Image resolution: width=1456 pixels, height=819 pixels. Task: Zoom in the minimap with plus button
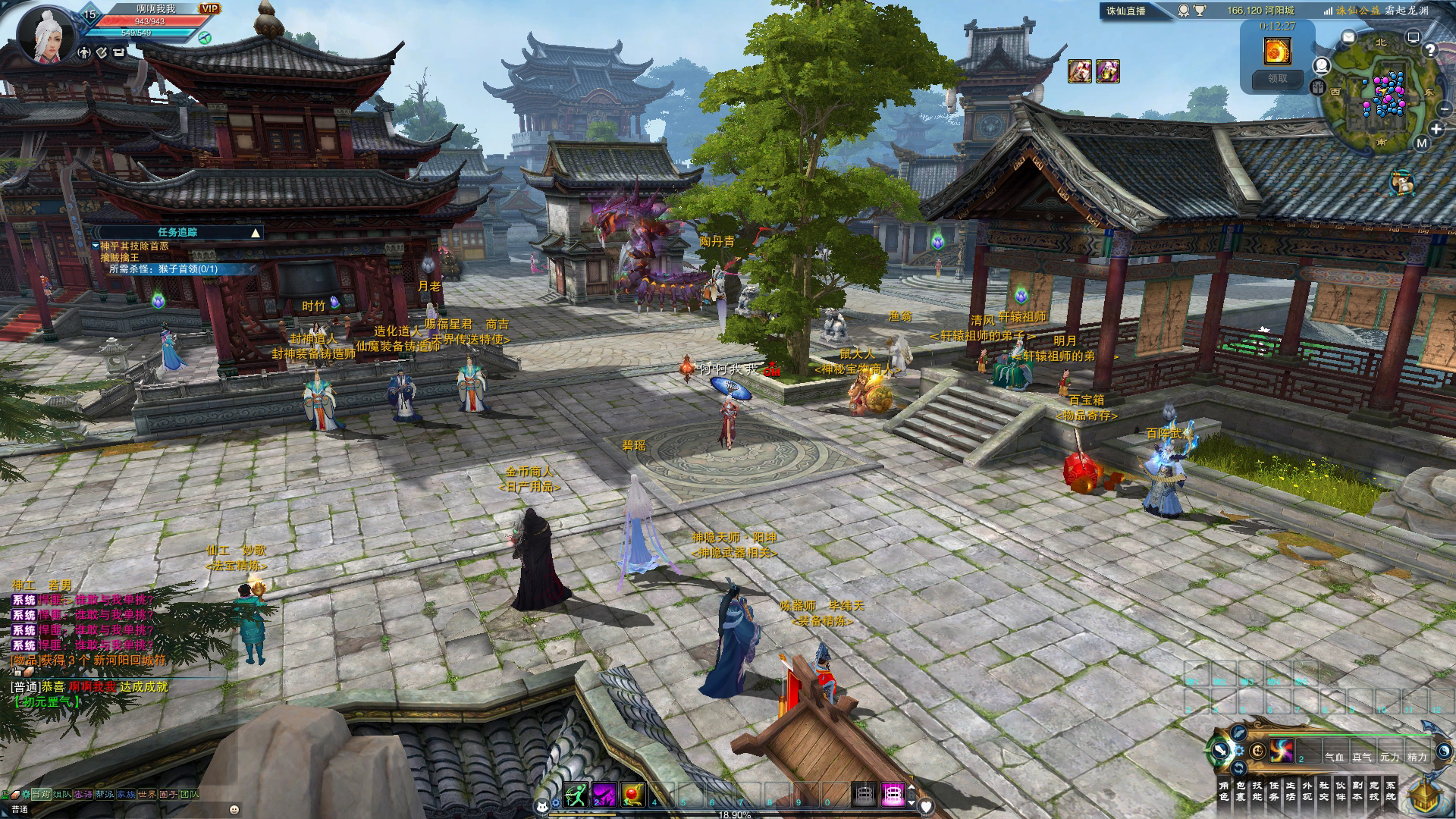tap(1436, 130)
